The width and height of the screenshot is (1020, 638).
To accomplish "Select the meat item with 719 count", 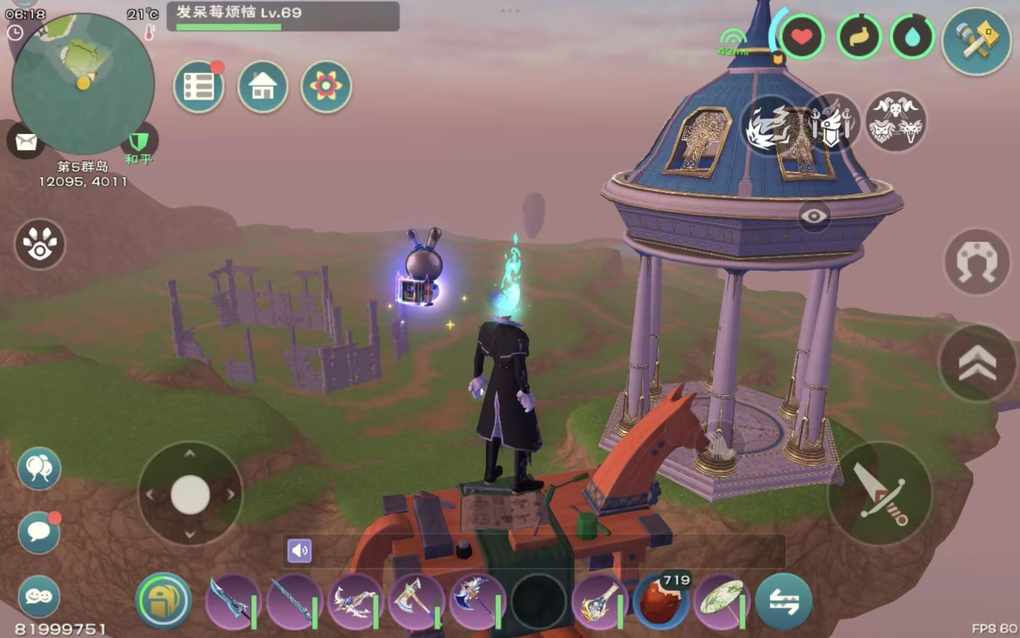I will (662, 601).
